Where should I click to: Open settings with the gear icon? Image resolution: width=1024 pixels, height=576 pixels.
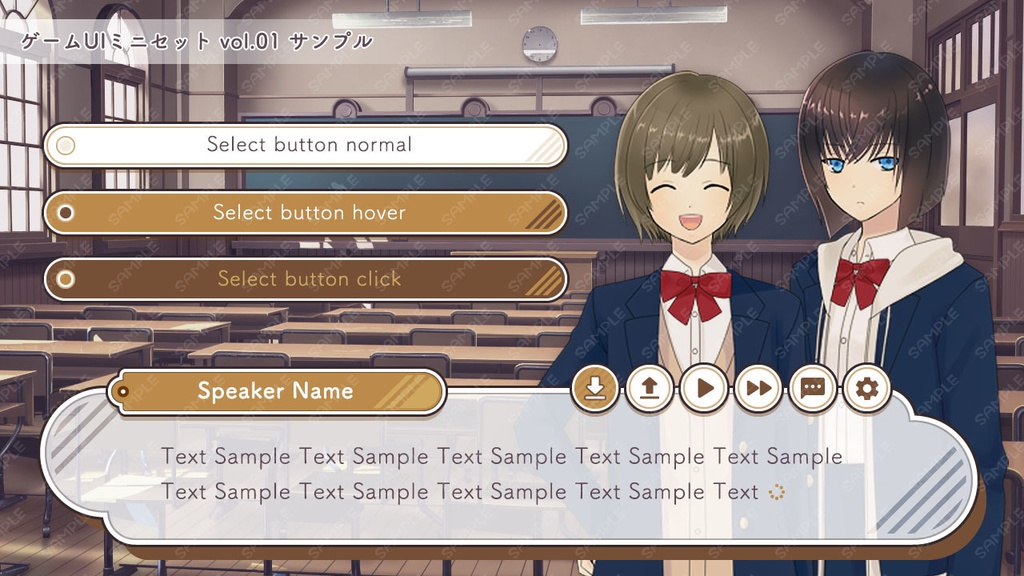866,388
